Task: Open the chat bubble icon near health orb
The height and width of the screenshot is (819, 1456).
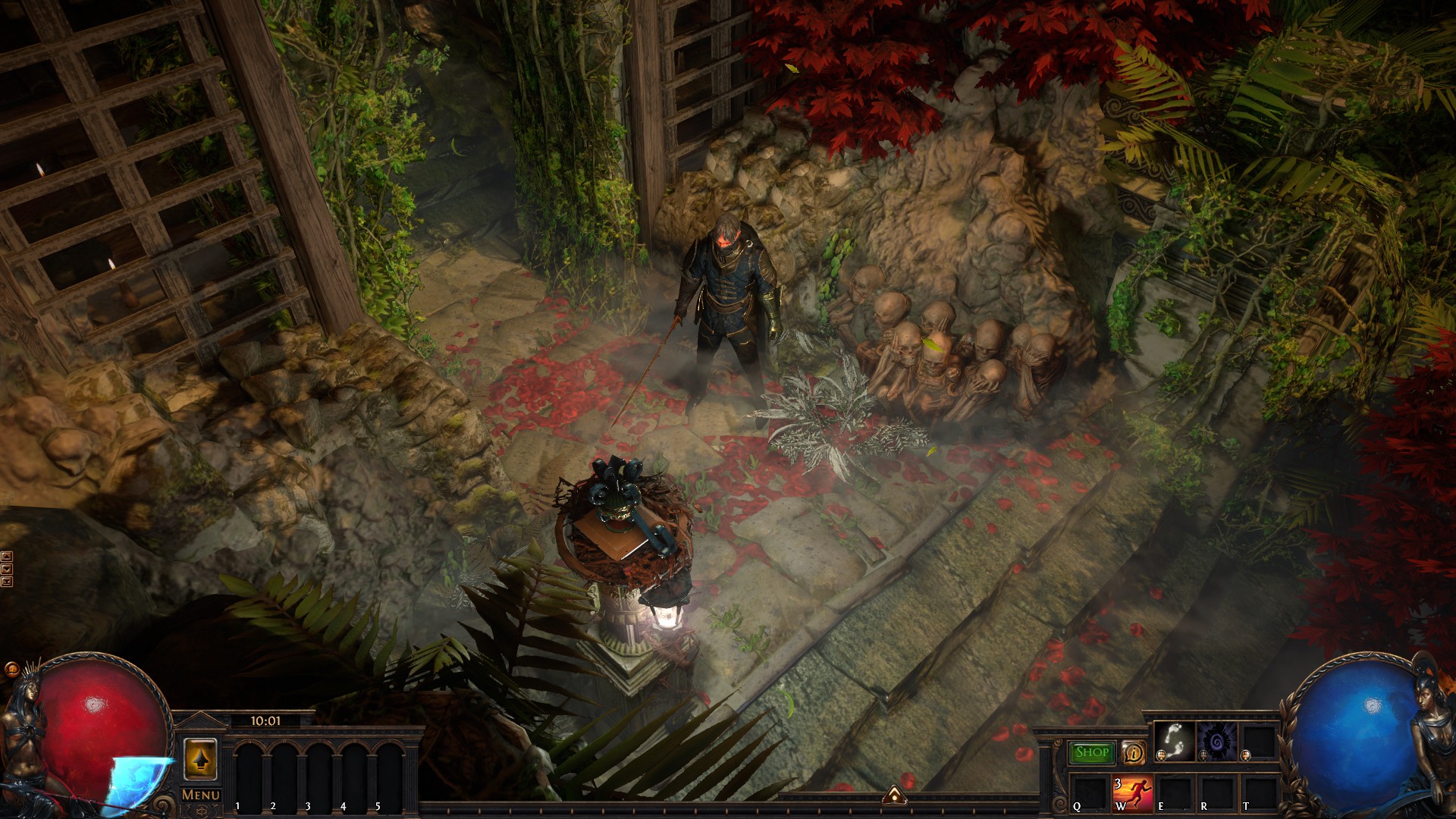Action: (11, 670)
